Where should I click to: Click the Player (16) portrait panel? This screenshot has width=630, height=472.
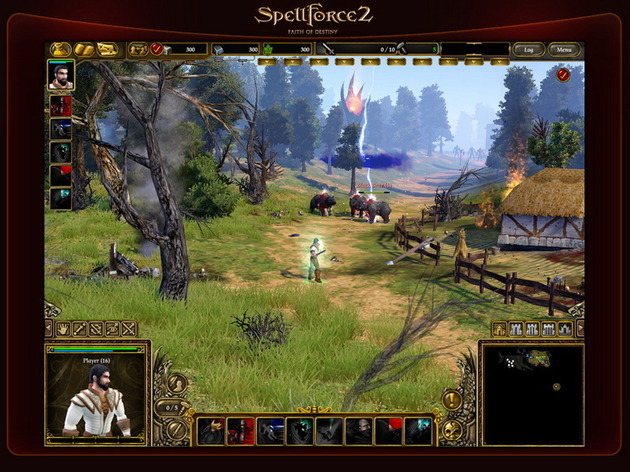tap(97, 393)
